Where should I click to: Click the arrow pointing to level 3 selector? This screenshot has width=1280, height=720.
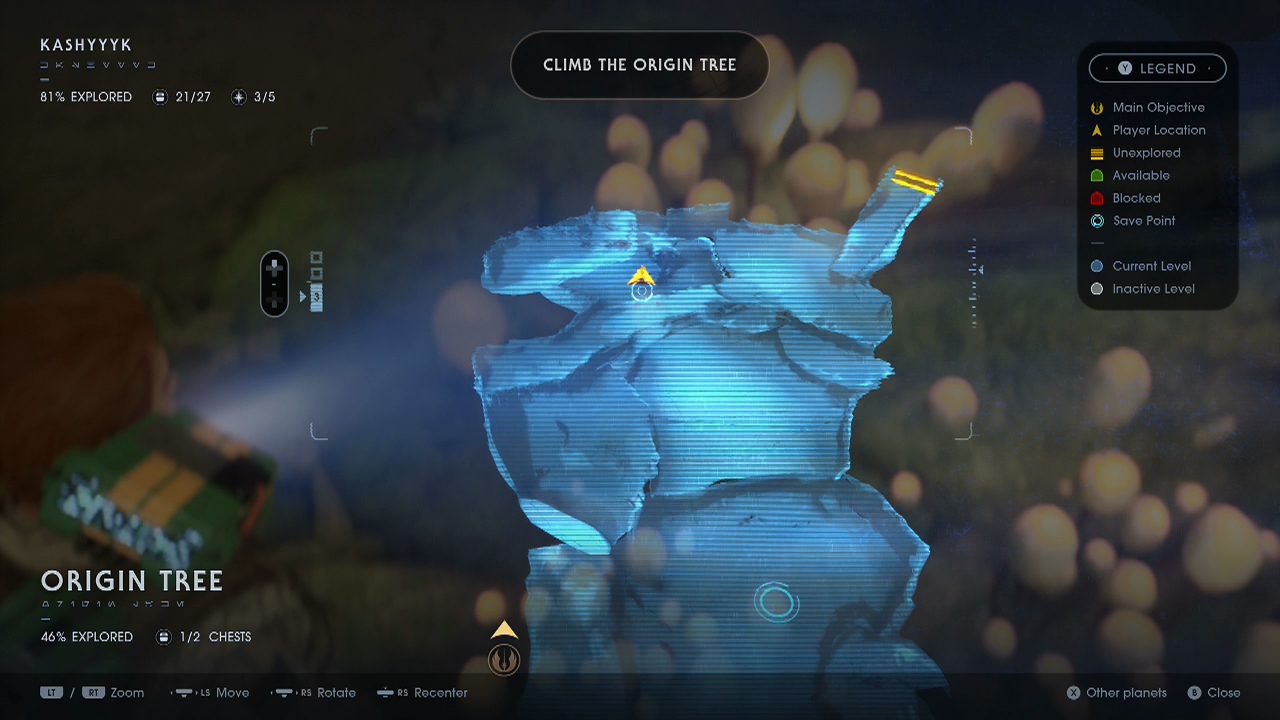pos(302,295)
